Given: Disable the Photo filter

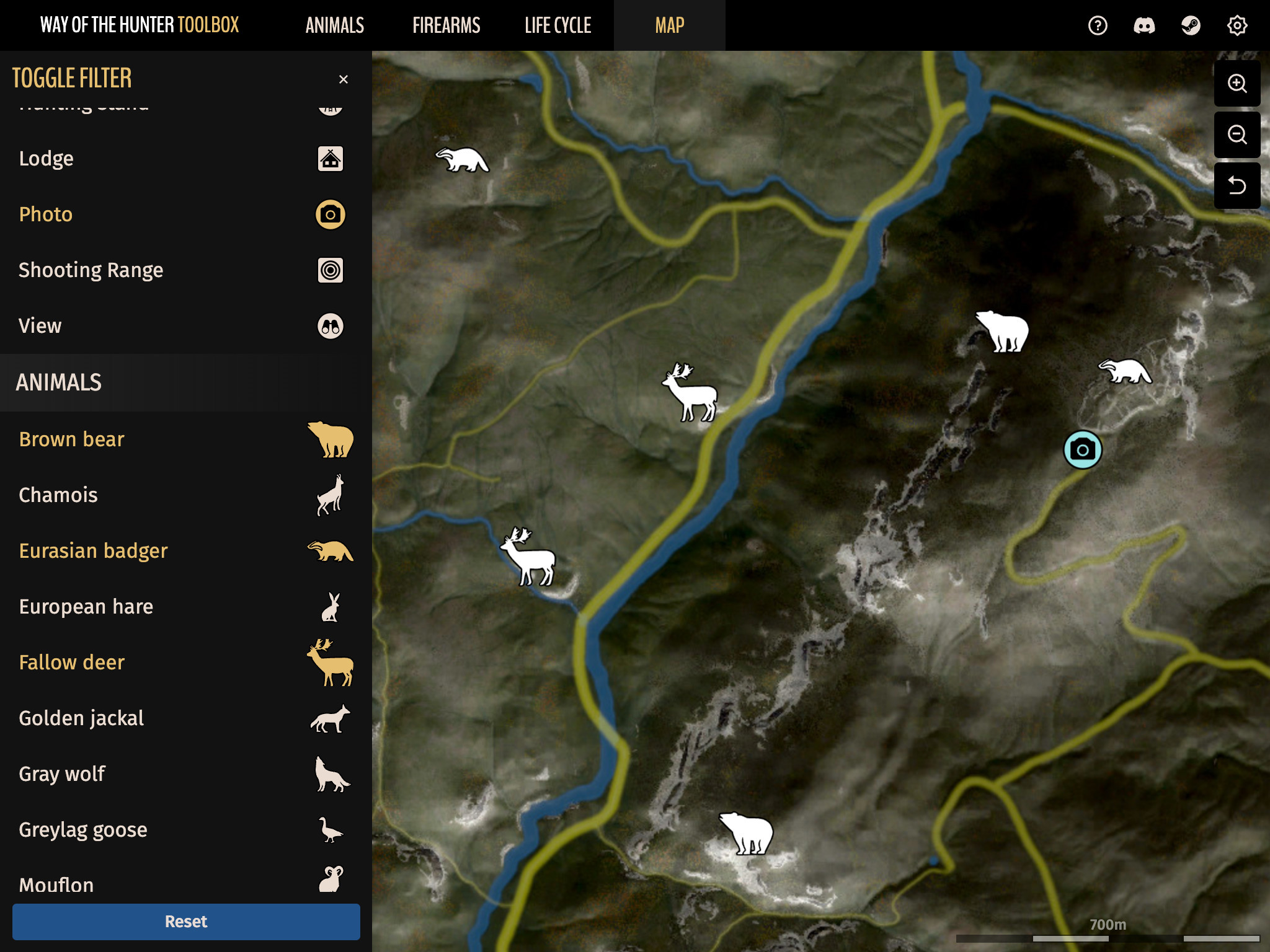Looking at the screenshot, I should [180, 214].
